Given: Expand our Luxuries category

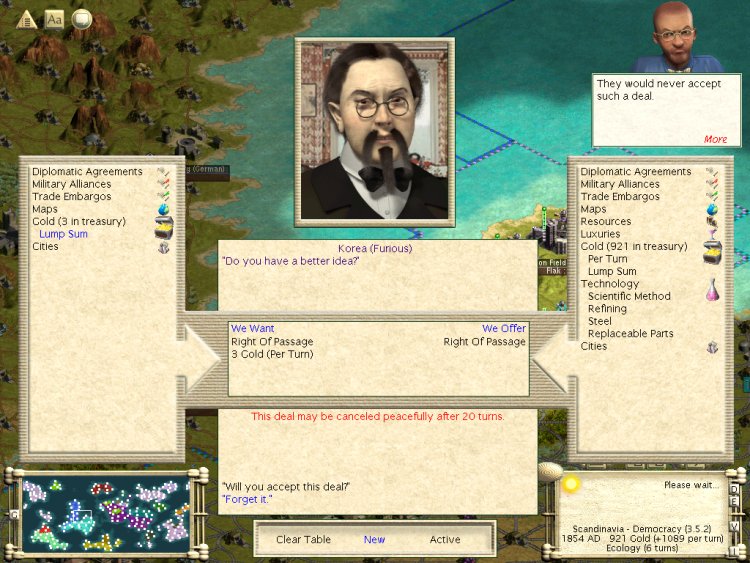Looking at the screenshot, I should click(x=600, y=234).
